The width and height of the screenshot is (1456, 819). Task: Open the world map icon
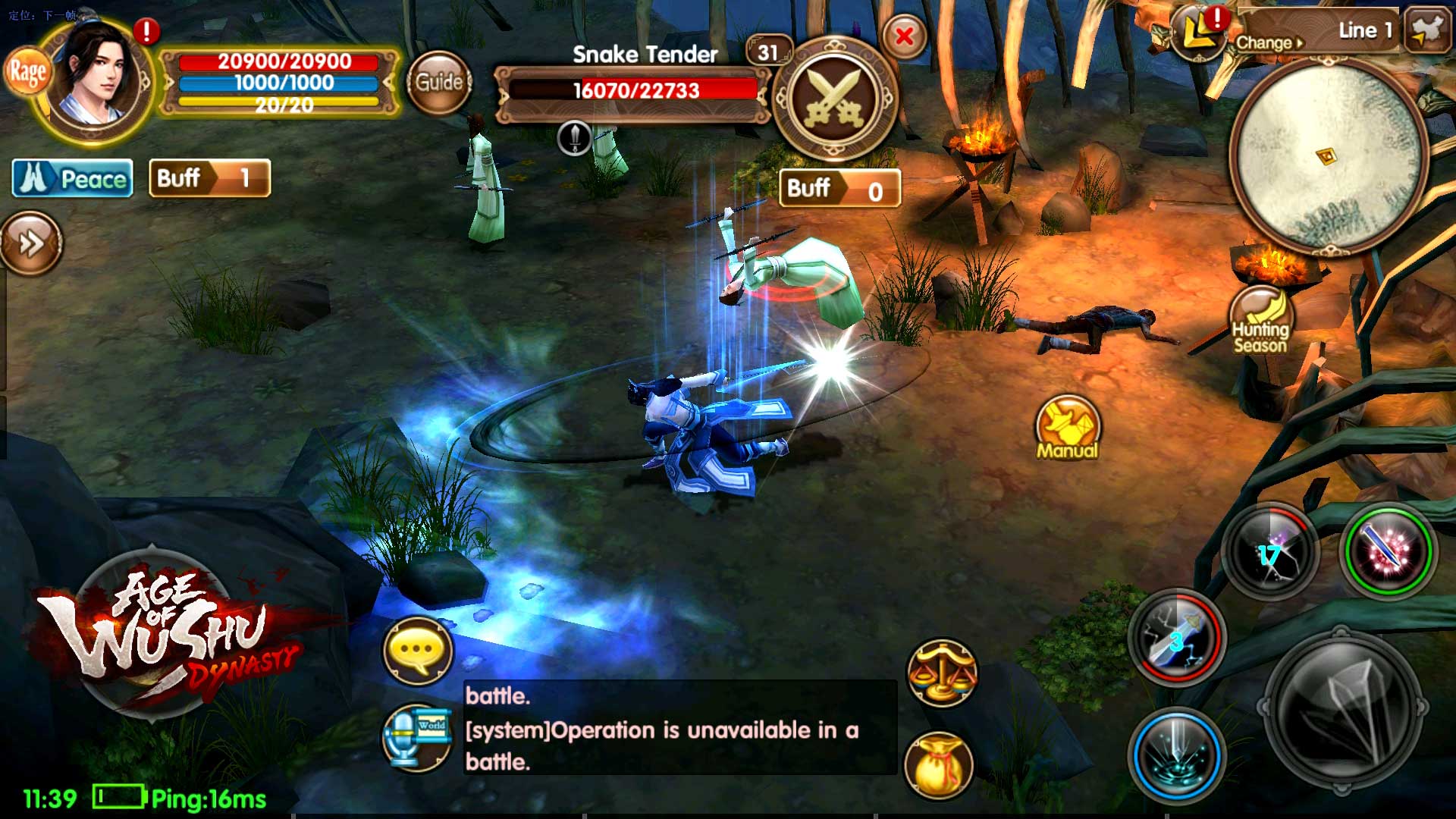tap(1426, 30)
